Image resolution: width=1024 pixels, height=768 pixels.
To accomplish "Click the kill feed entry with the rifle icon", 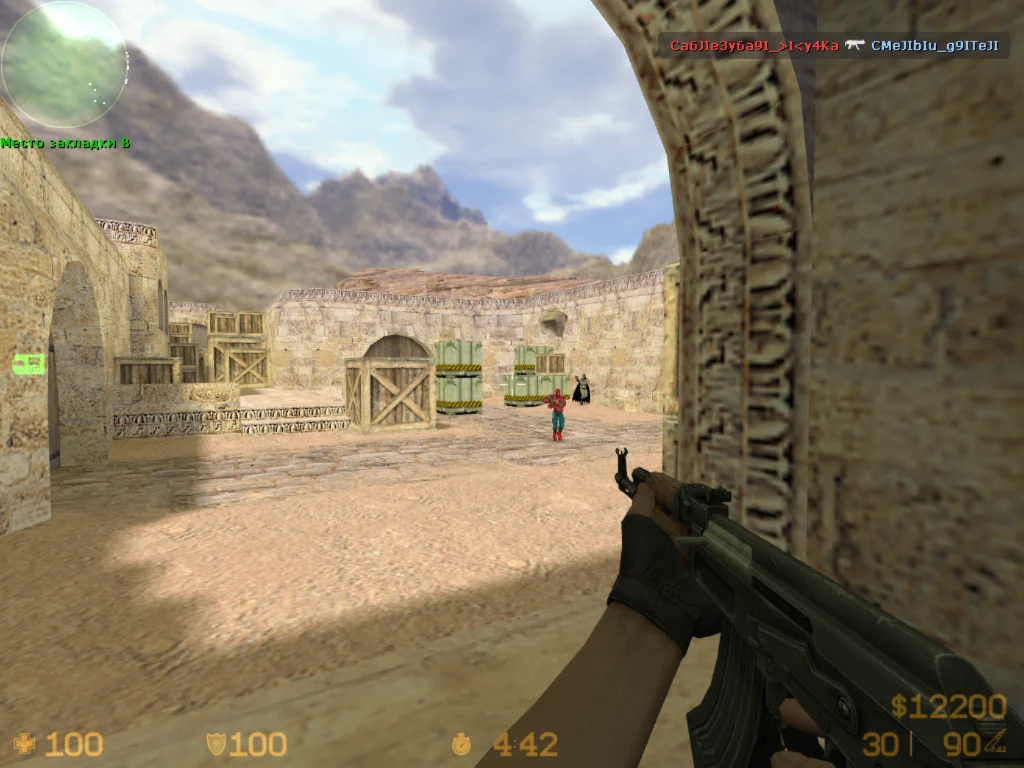I will click(834, 45).
